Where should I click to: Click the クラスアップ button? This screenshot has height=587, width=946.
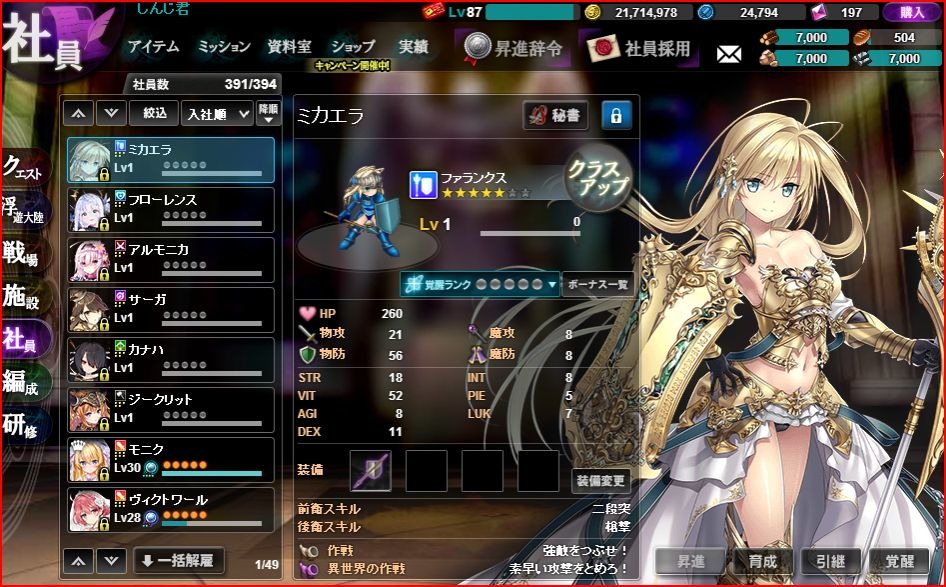(x=598, y=180)
